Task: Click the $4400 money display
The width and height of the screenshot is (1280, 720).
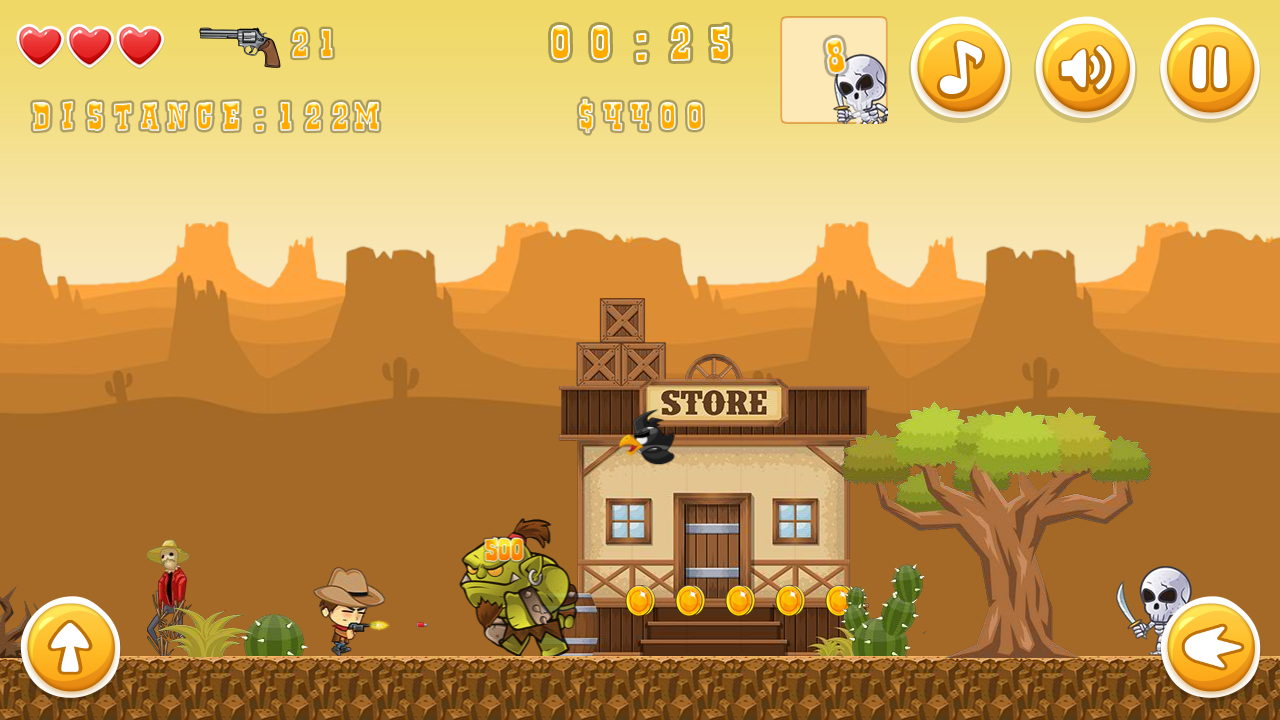Action: pyautogui.click(x=640, y=112)
